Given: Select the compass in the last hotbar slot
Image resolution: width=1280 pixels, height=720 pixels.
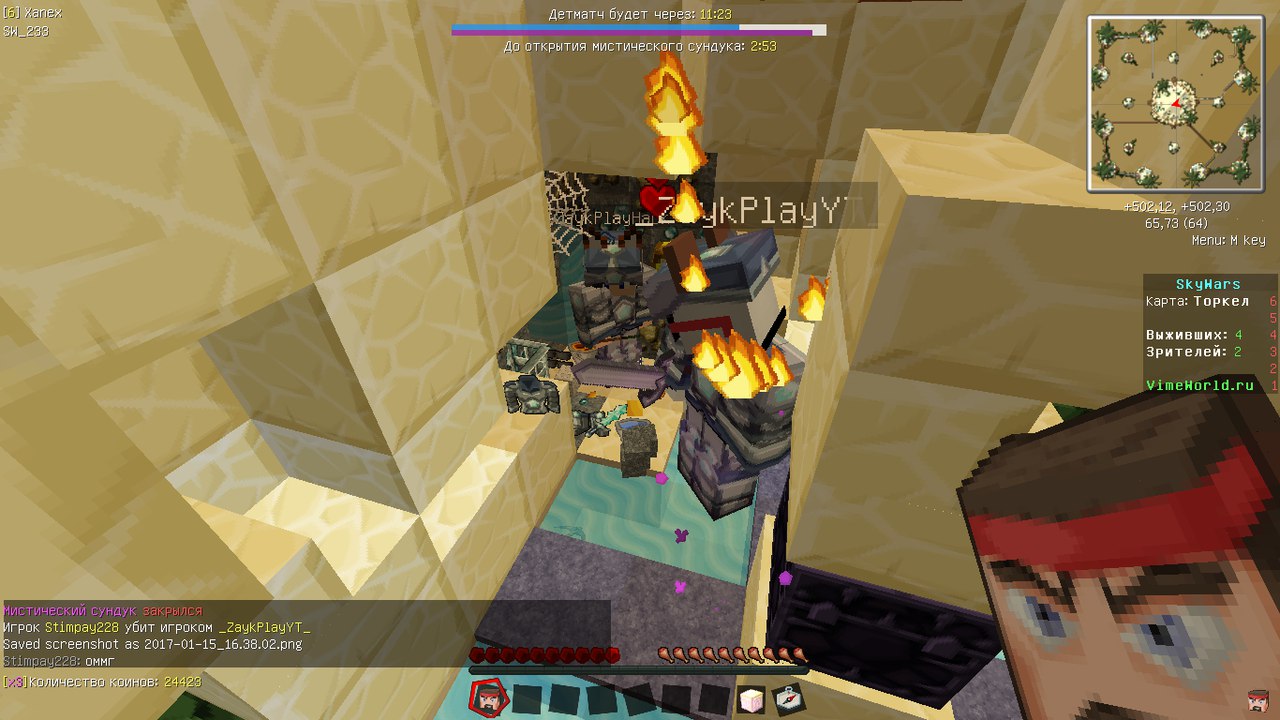Looking at the screenshot, I should 790,700.
